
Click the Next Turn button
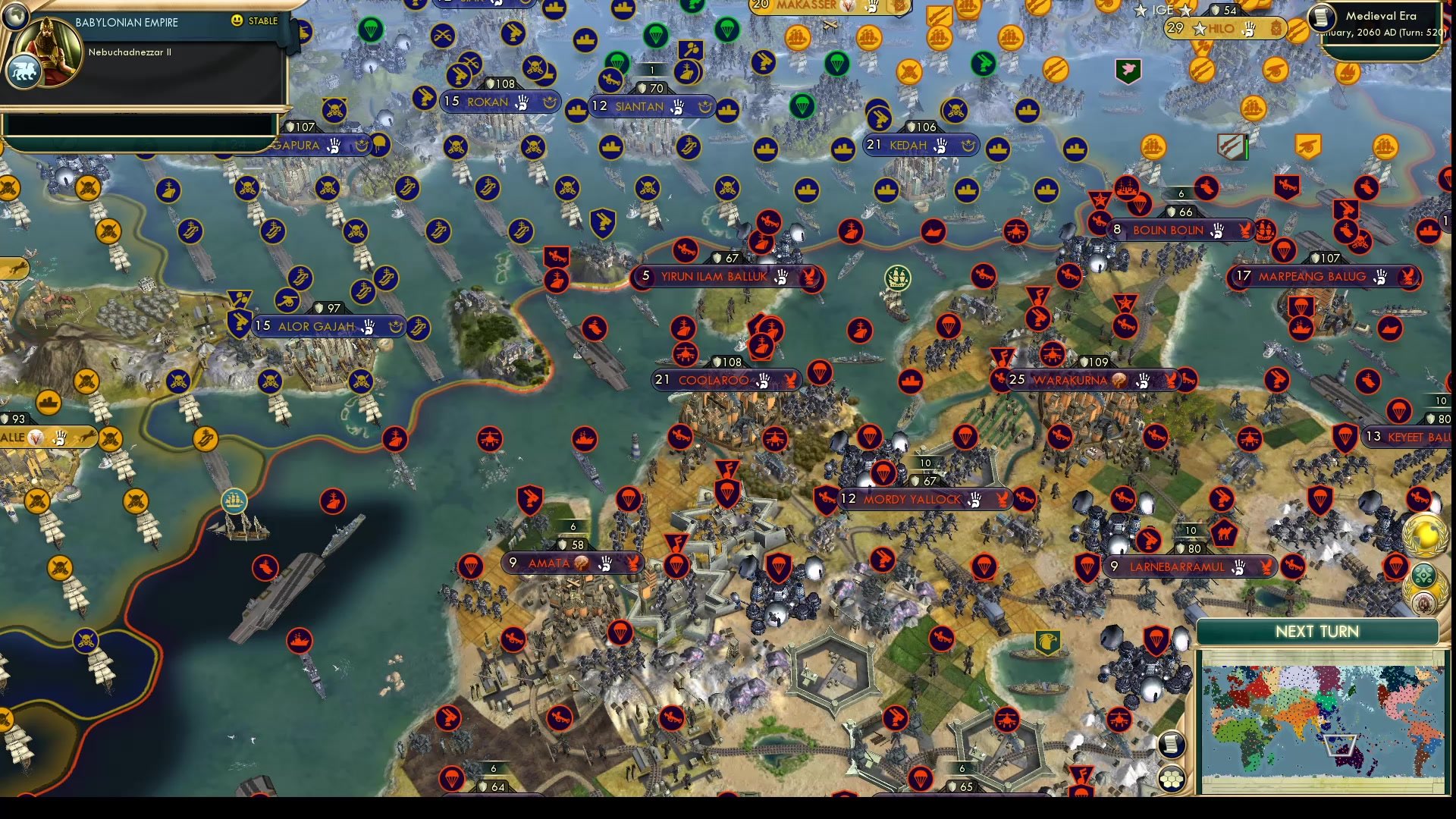coord(1317,632)
